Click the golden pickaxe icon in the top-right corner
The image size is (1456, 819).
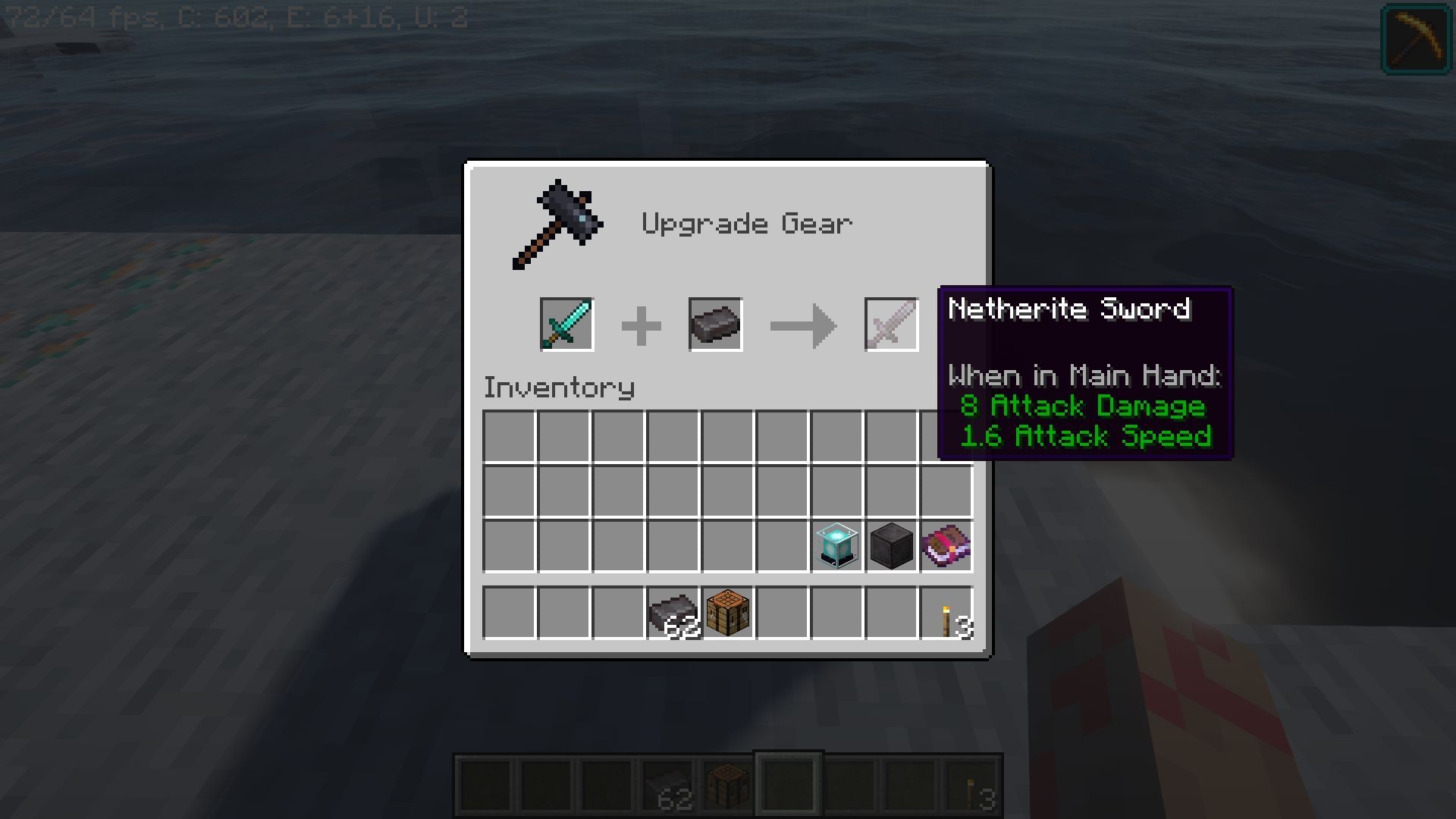click(1417, 39)
